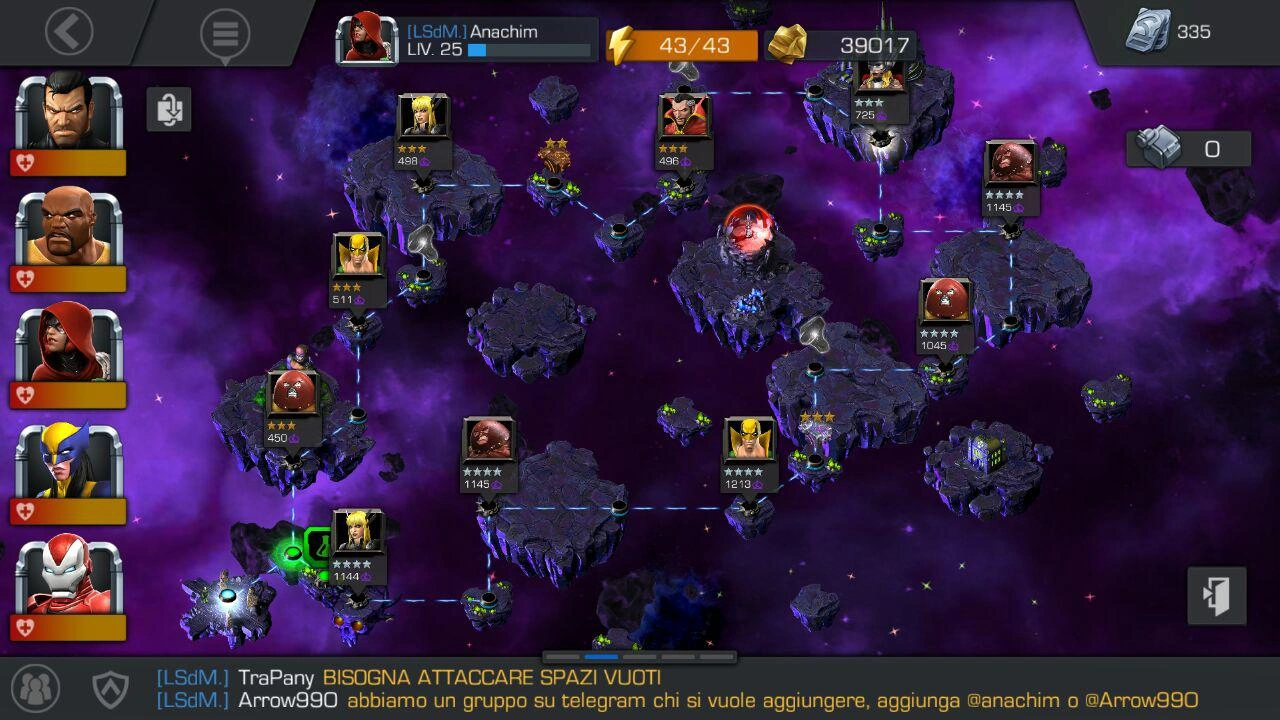Click the swap champions icon beside Punisher
The height and width of the screenshot is (720, 1280).
click(x=169, y=109)
